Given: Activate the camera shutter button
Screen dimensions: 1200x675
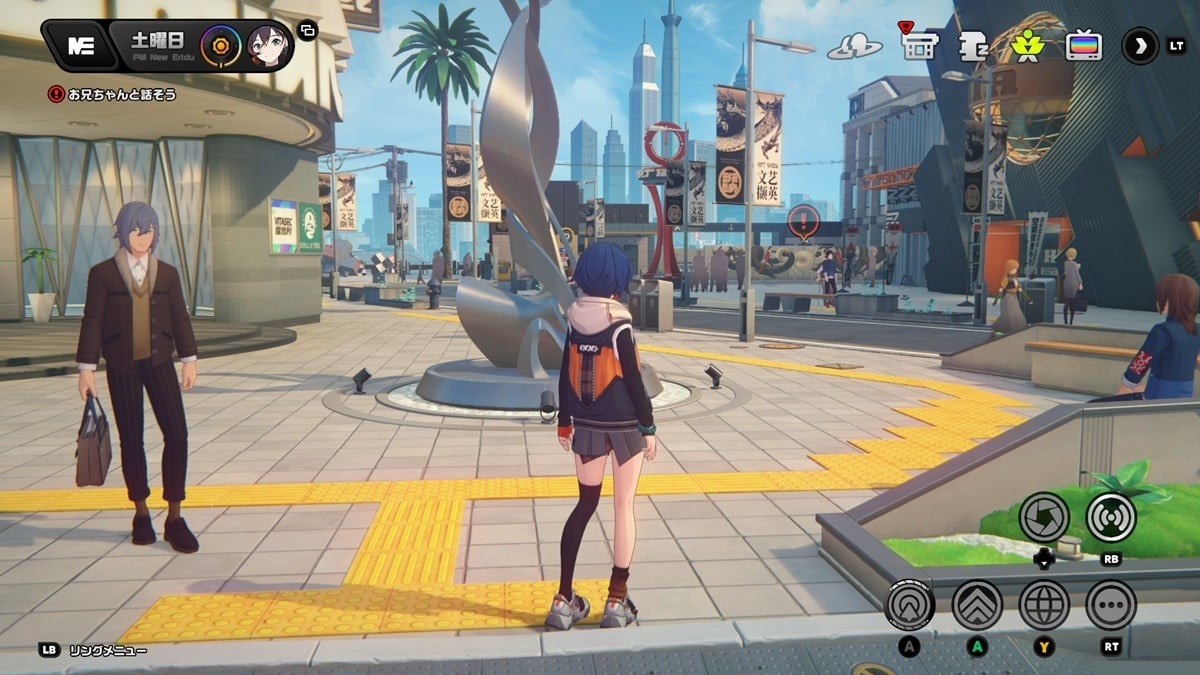Looking at the screenshot, I should pyautogui.click(x=1044, y=516).
